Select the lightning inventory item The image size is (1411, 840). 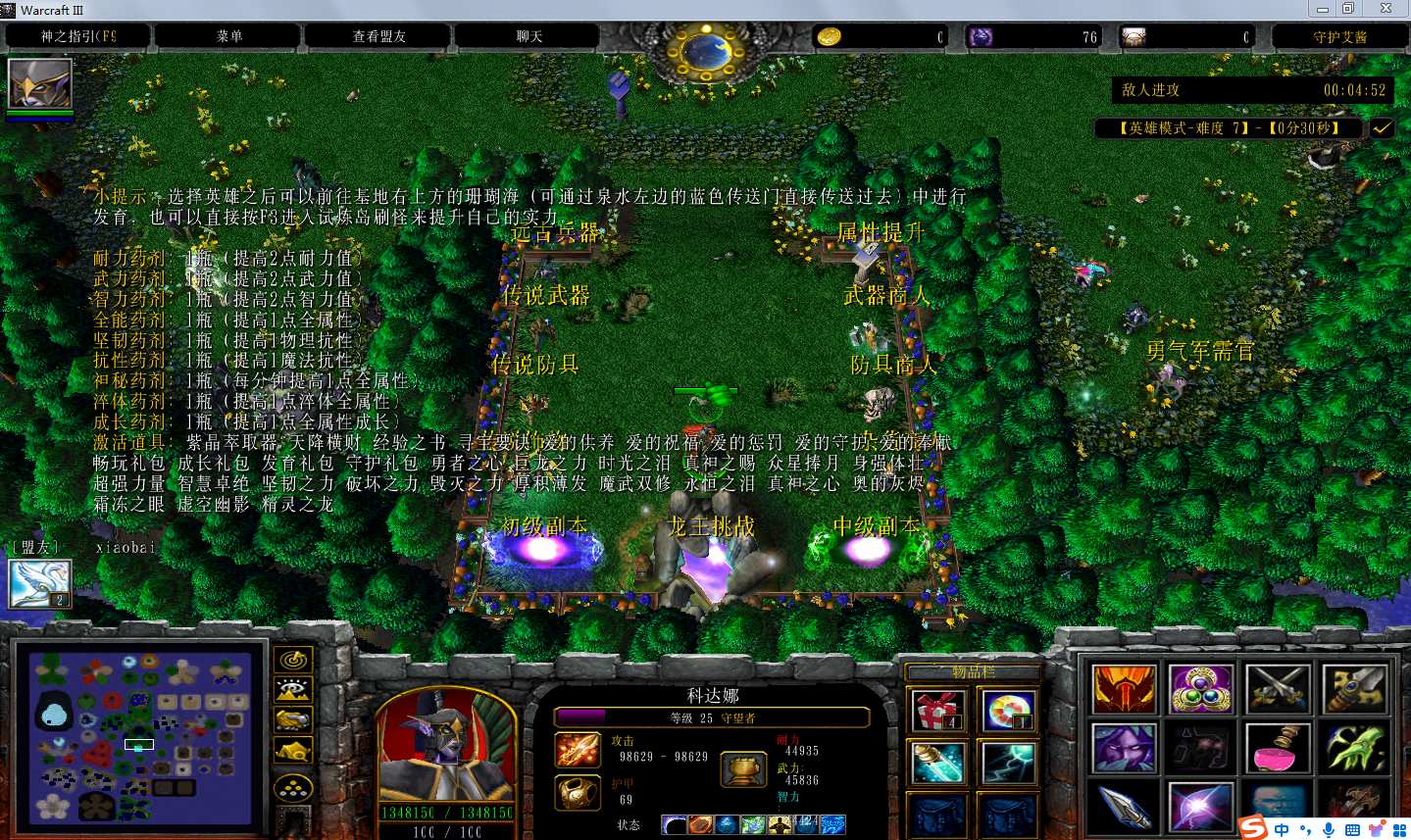click(x=1008, y=763)
